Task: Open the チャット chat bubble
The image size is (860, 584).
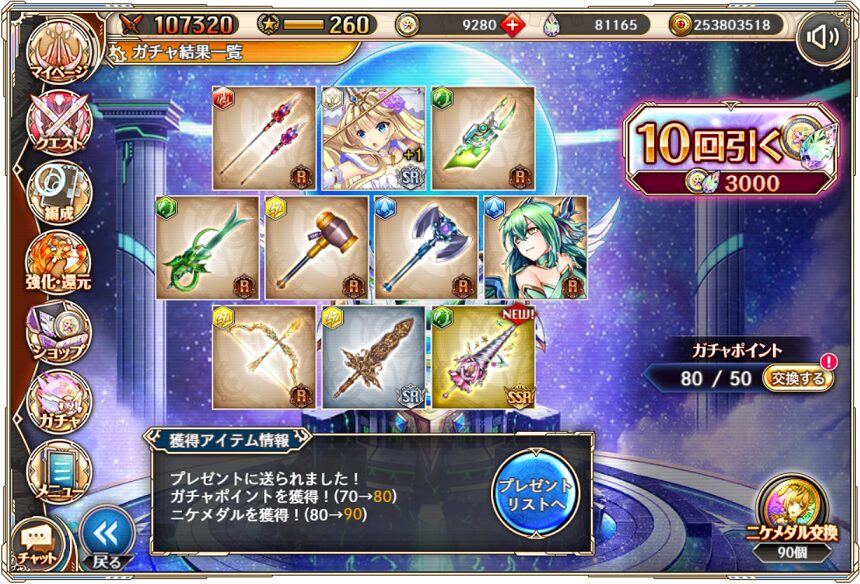Action: click(x=36, y=543)
